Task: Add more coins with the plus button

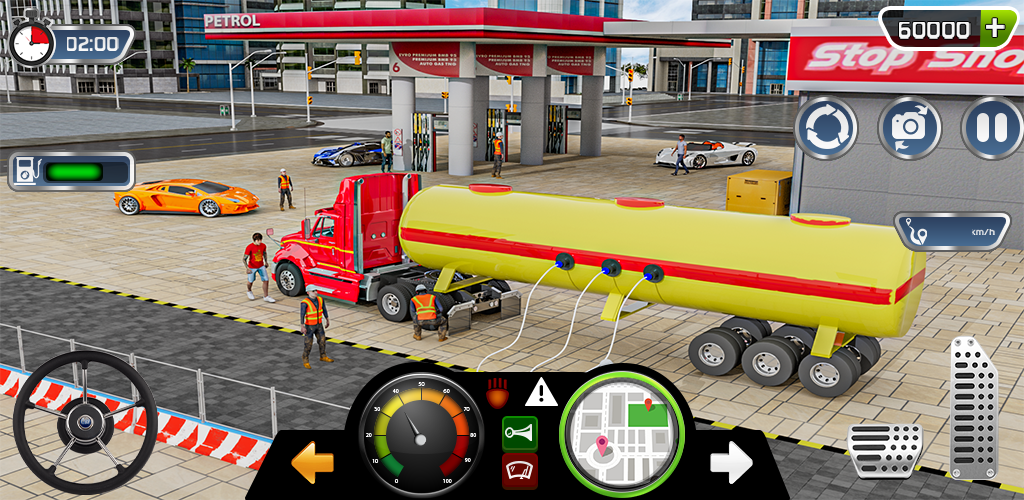Action: (994, 28)
